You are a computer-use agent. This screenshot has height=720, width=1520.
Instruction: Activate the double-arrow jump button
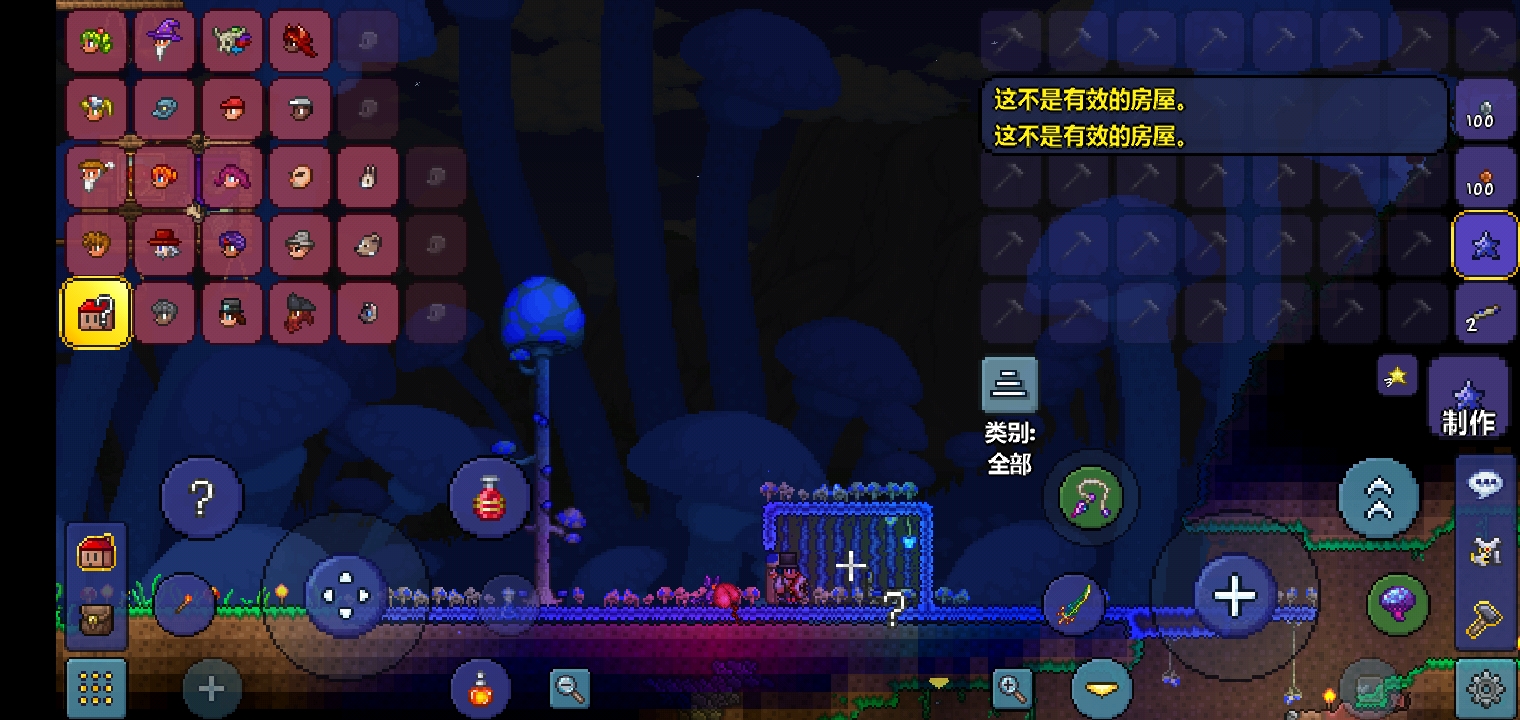click(1378, 498)
